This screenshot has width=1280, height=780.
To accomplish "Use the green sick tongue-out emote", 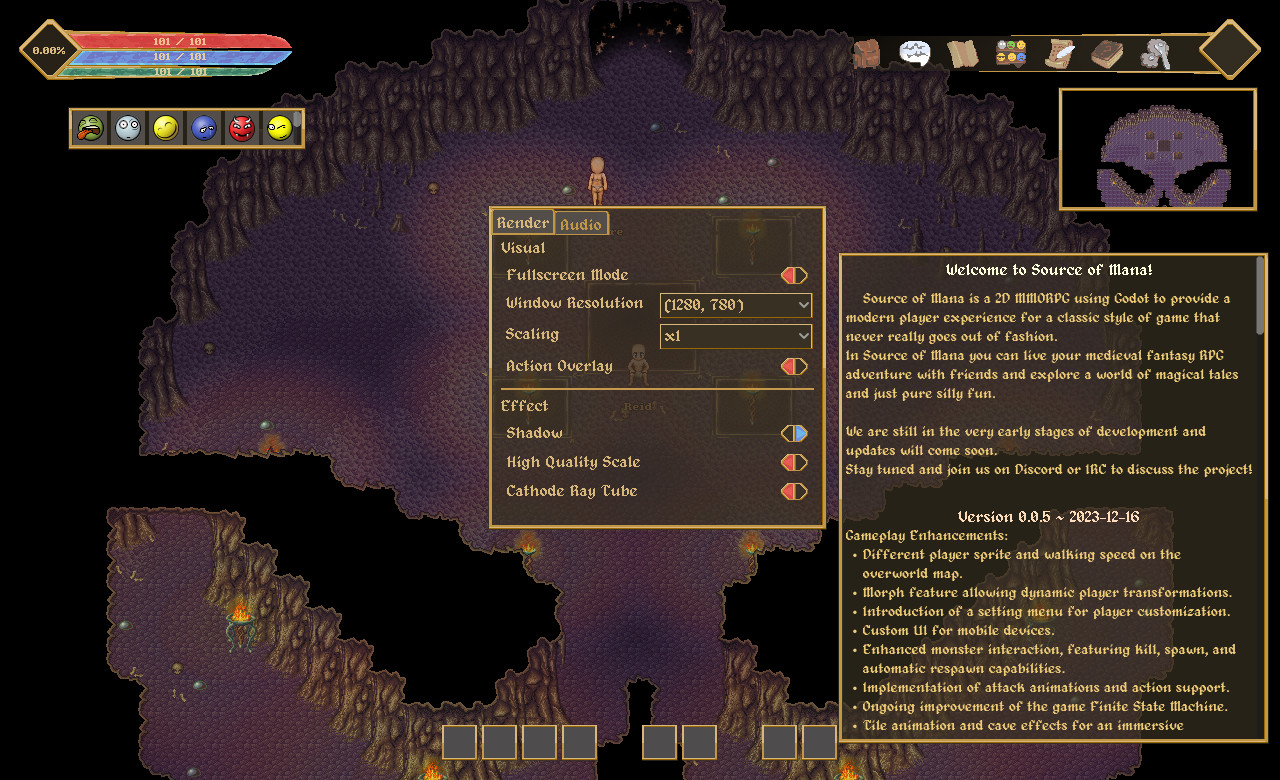I will (x=90, y=128).
